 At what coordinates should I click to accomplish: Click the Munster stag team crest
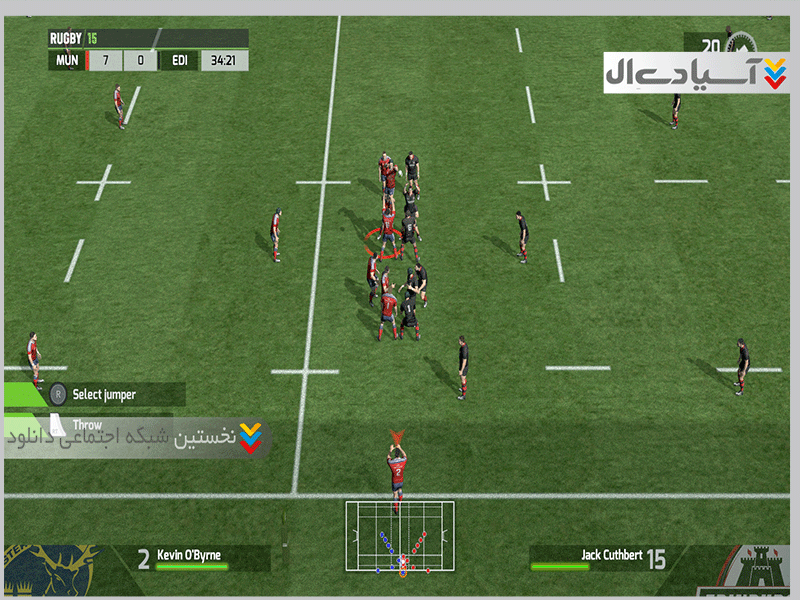coord(52,572)
